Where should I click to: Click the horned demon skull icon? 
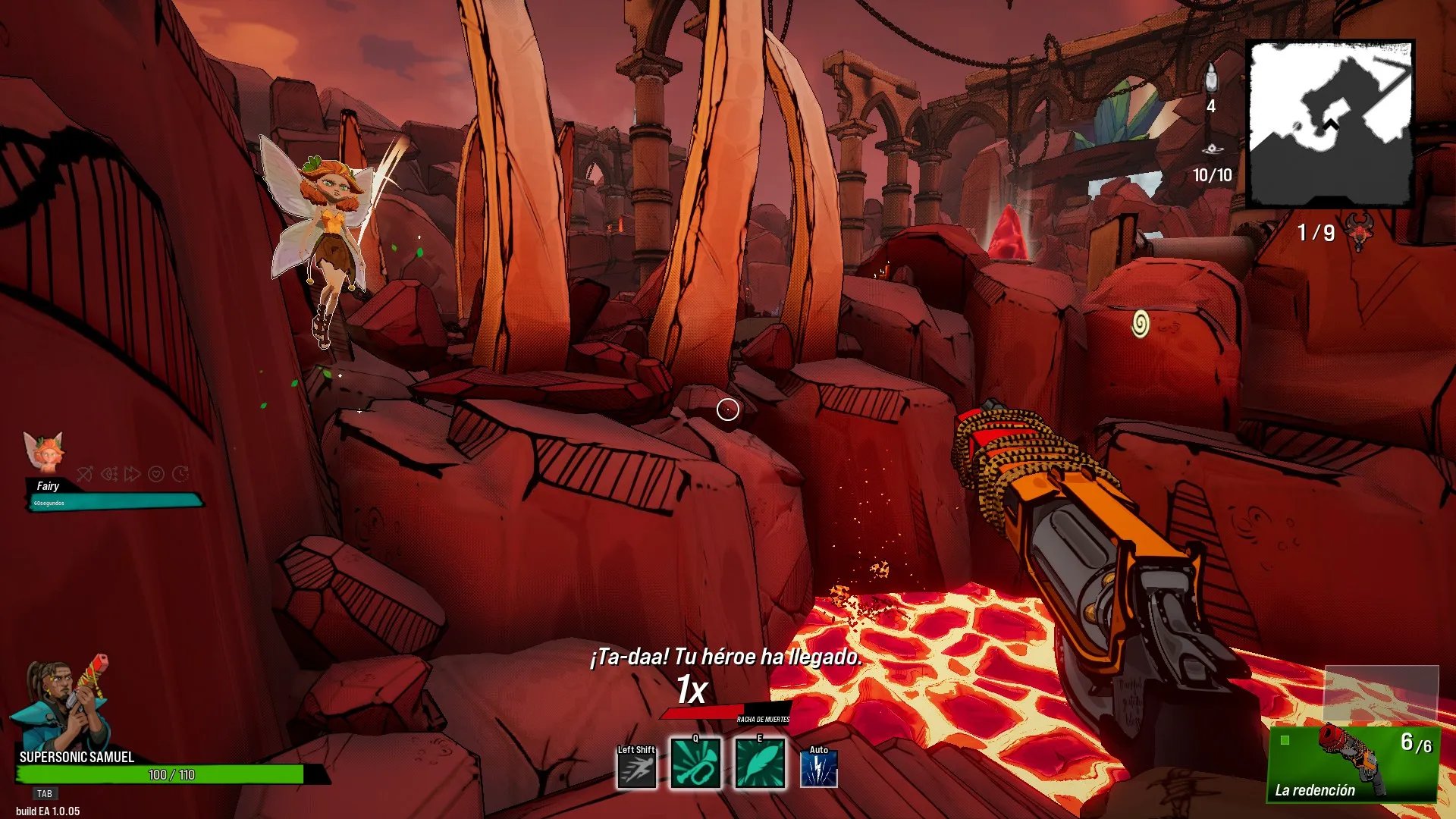click(1359, 231)
